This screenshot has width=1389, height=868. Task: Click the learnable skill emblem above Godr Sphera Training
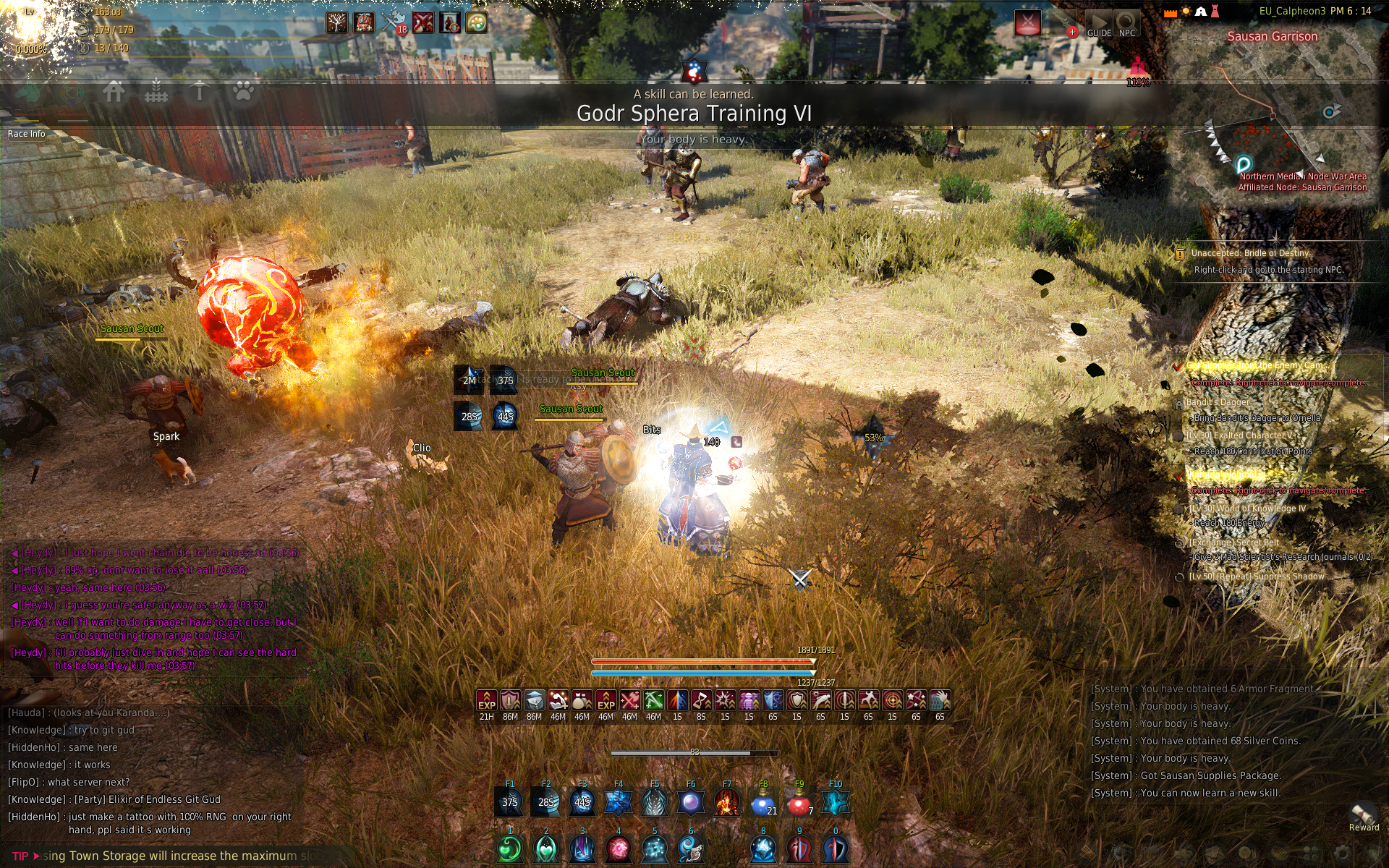pyautogui.click(x=694, y=71)
